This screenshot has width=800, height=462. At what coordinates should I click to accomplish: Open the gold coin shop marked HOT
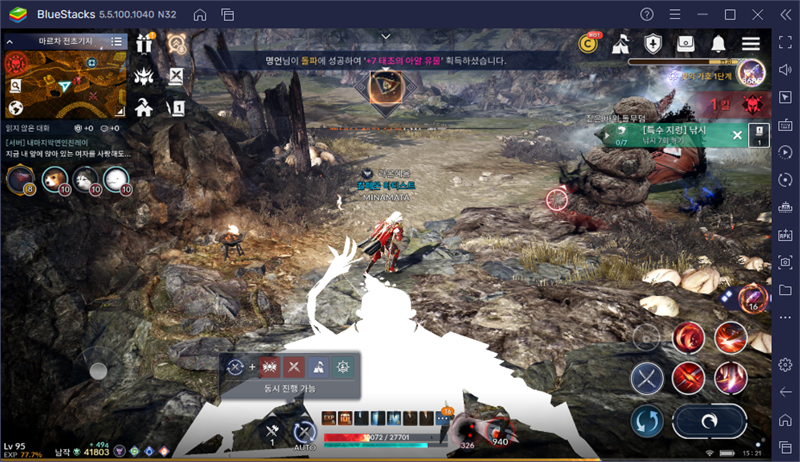(588, 43)
